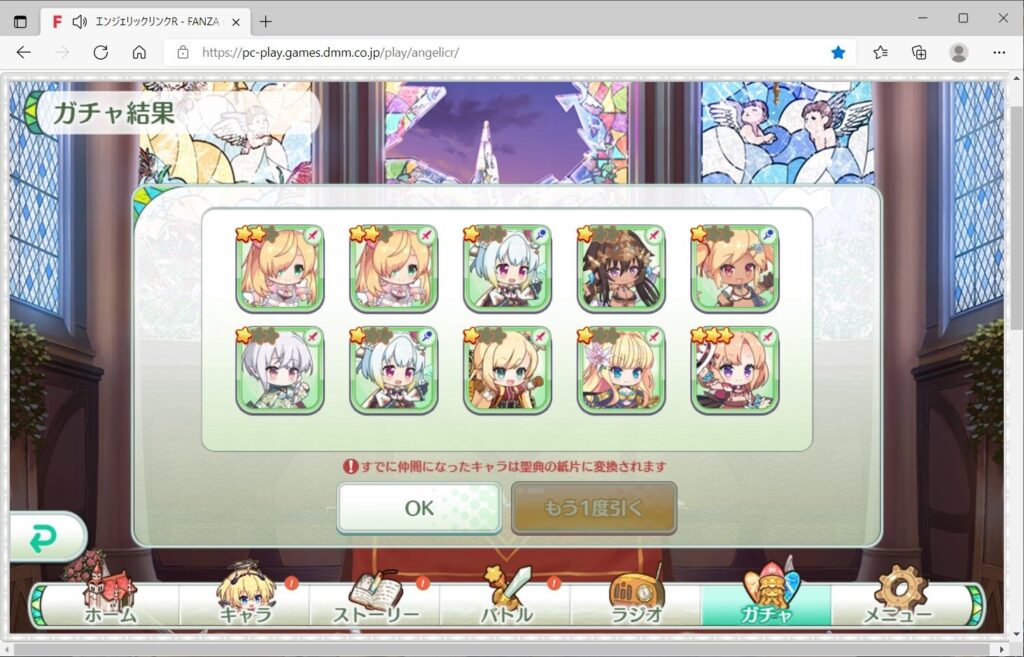The image size is (1024, 657).
Task: Click the もう1度引く draw again button
Action: pos(594,508)
